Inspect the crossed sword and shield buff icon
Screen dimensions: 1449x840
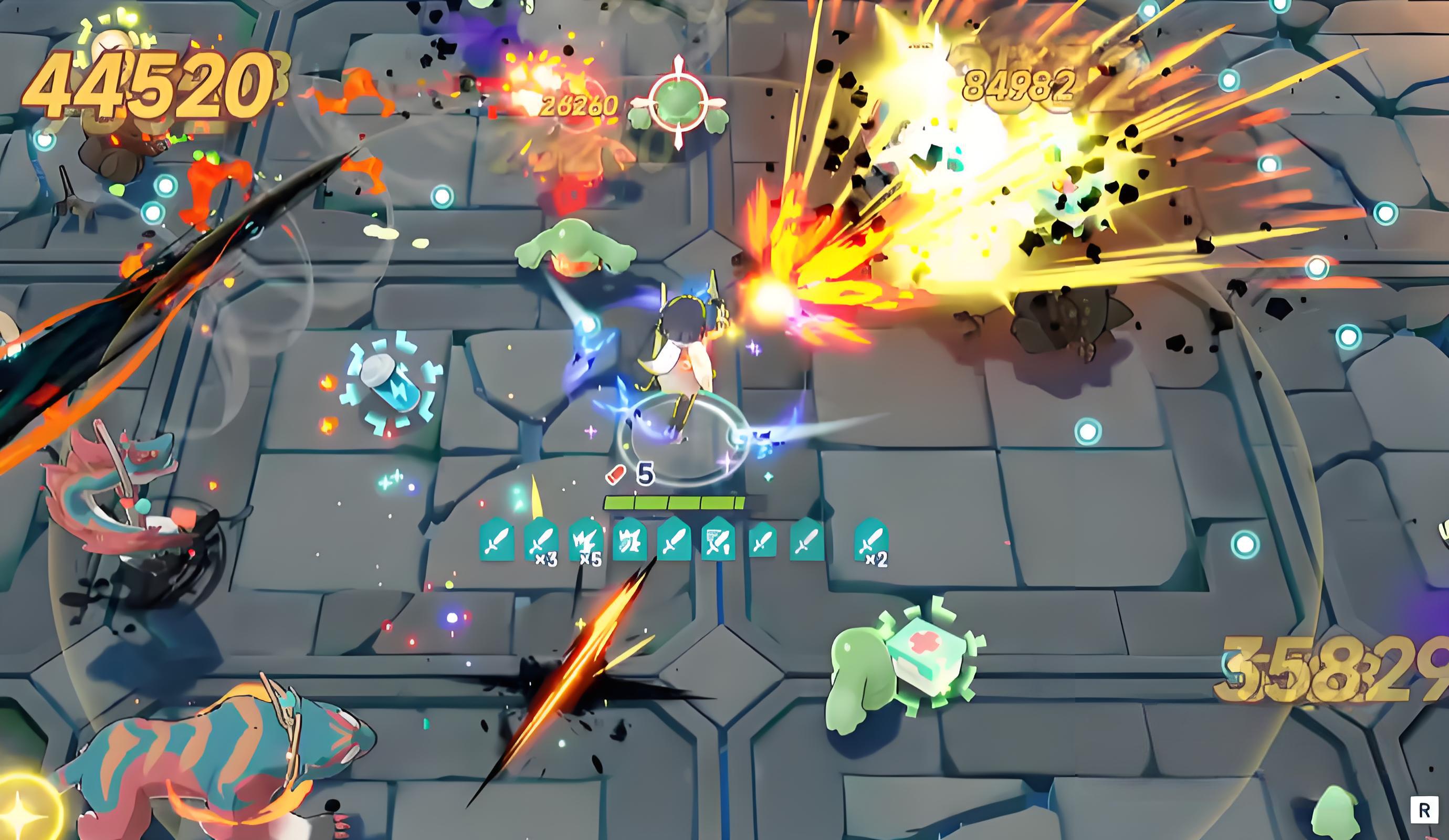coord(718,539)
